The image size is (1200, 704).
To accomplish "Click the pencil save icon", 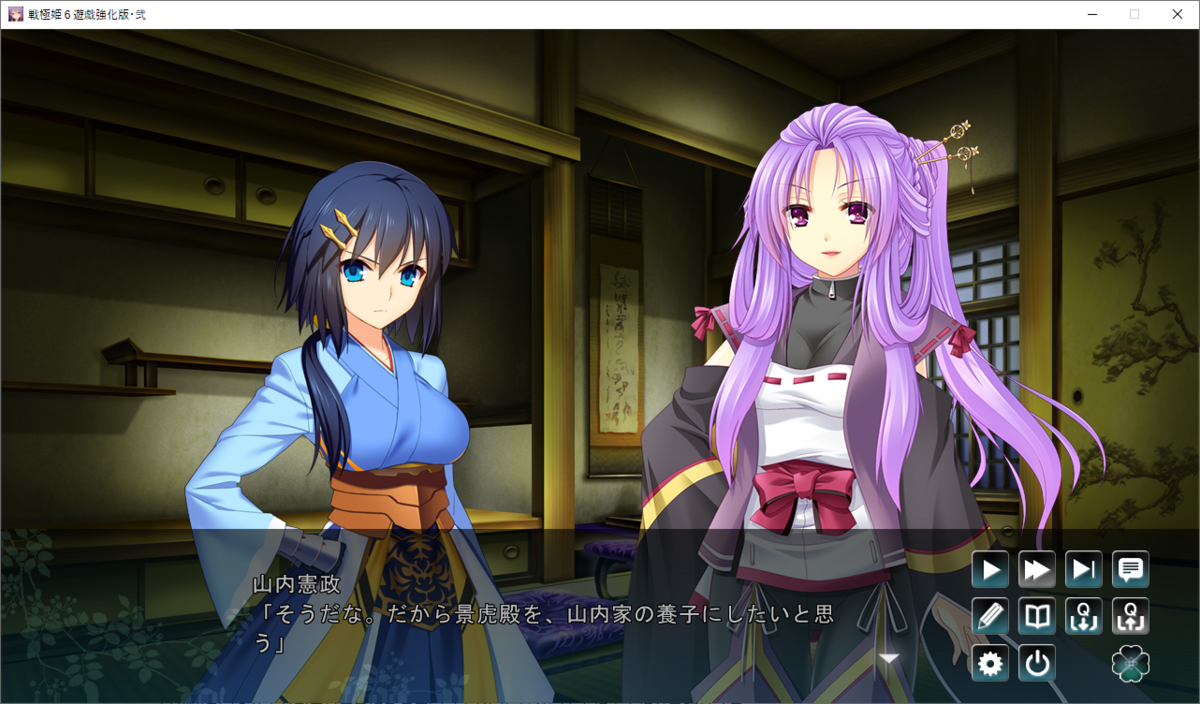I will tap(990, 616).
